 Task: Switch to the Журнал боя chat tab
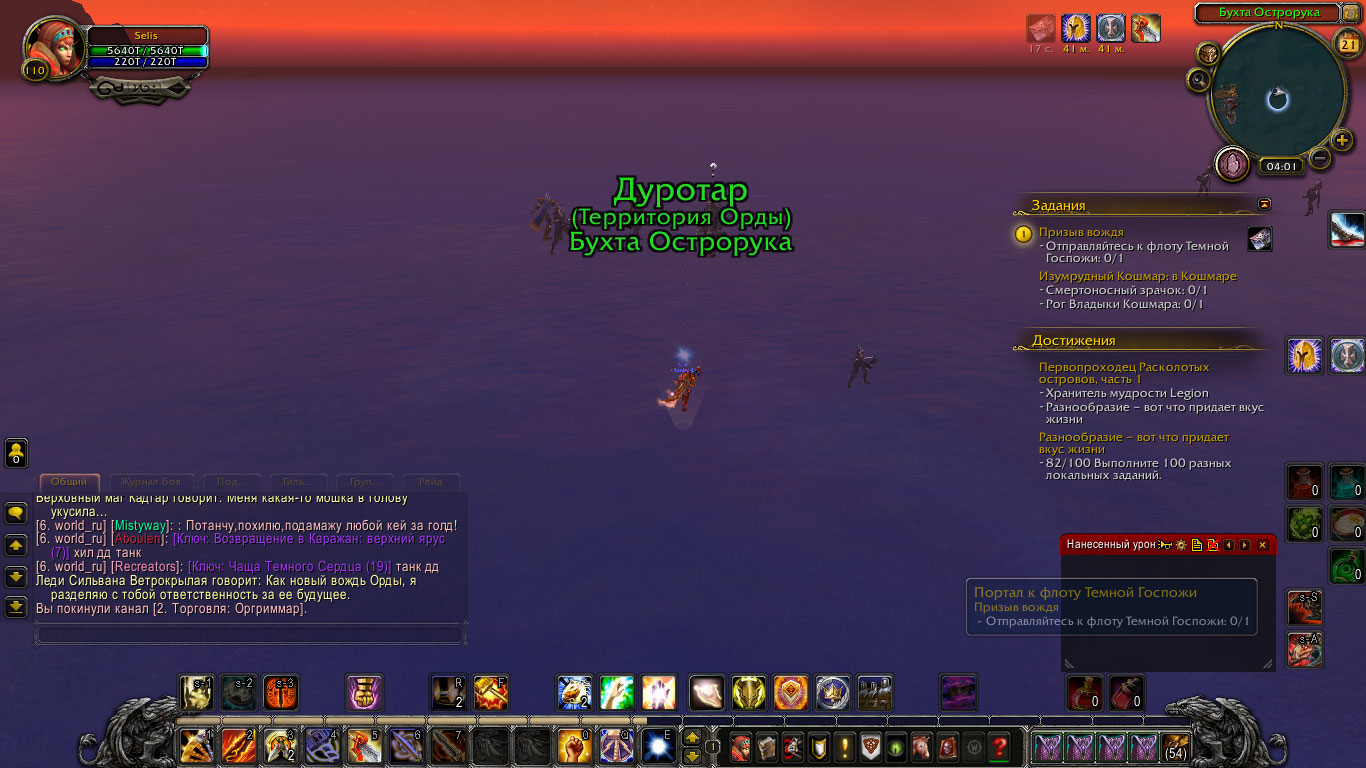point(150,482)
